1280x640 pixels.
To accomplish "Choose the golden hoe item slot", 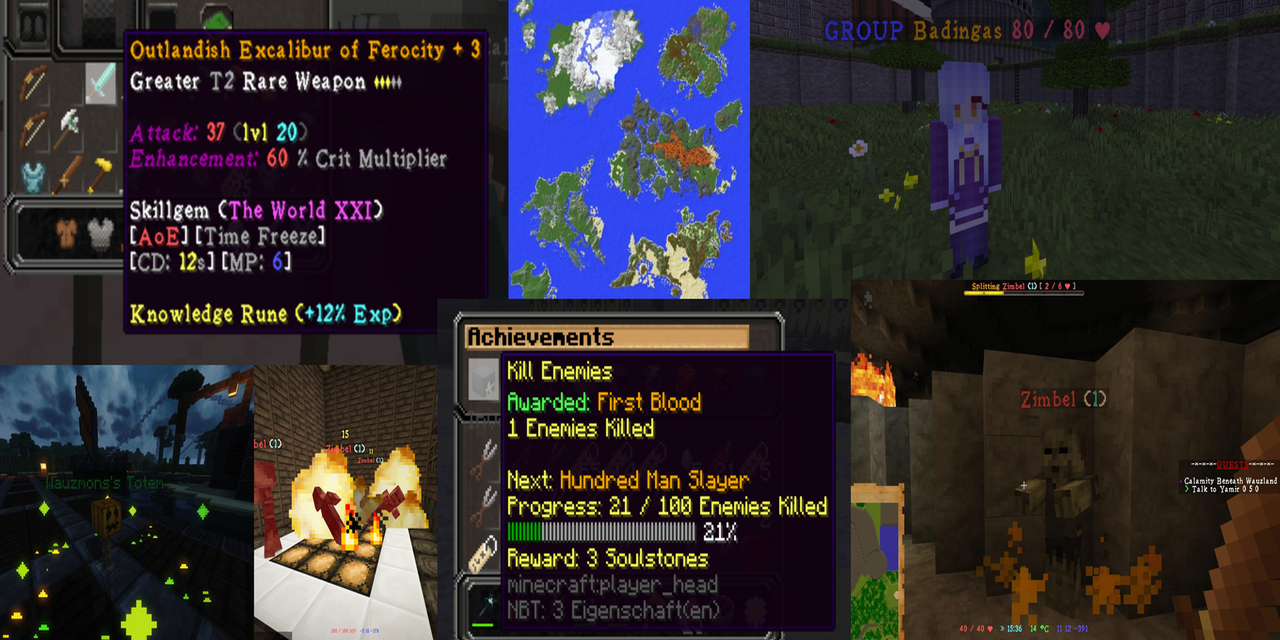I will (x=101, y=173).
